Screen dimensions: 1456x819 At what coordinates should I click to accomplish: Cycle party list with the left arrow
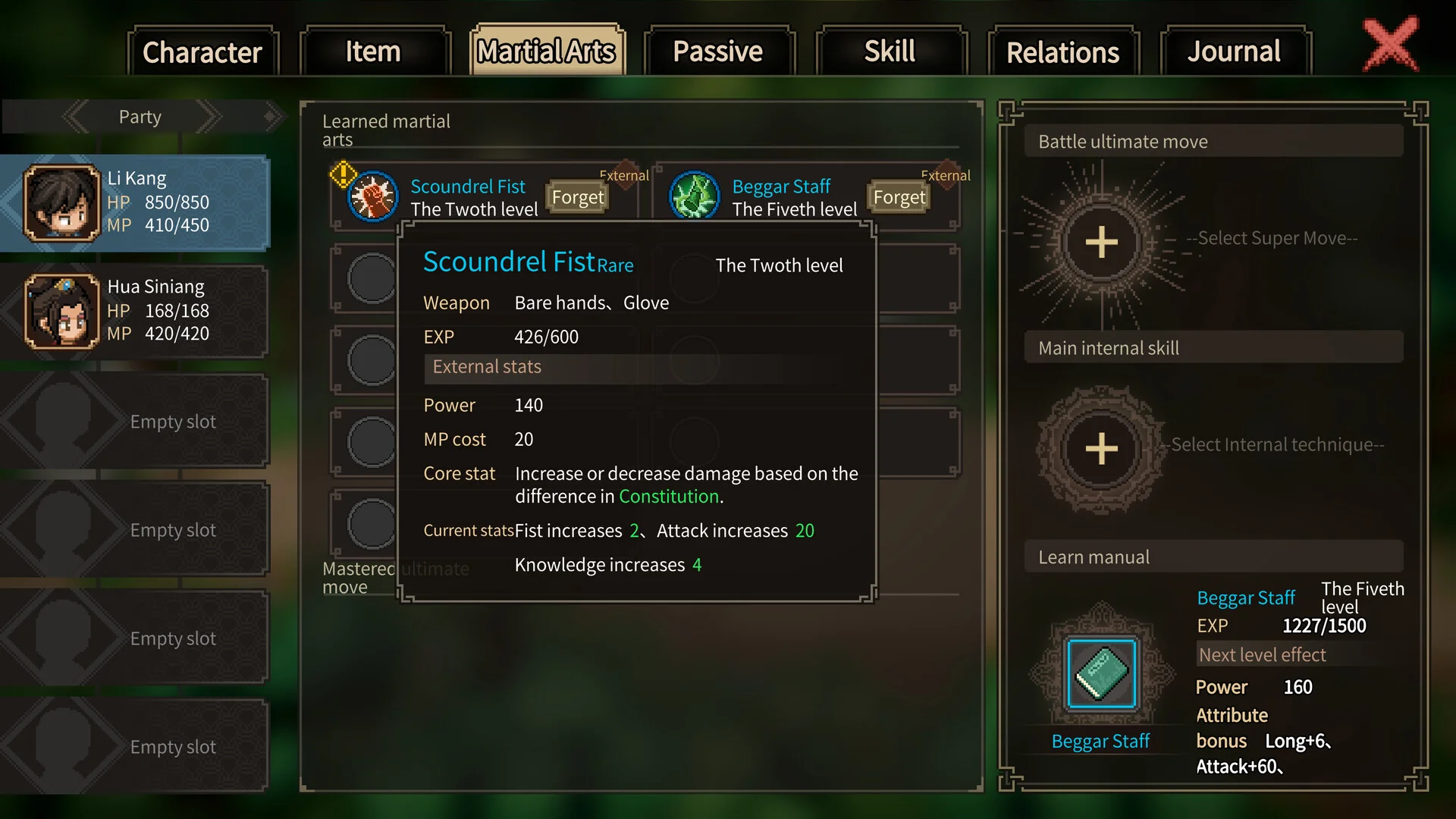pos(76,117)
